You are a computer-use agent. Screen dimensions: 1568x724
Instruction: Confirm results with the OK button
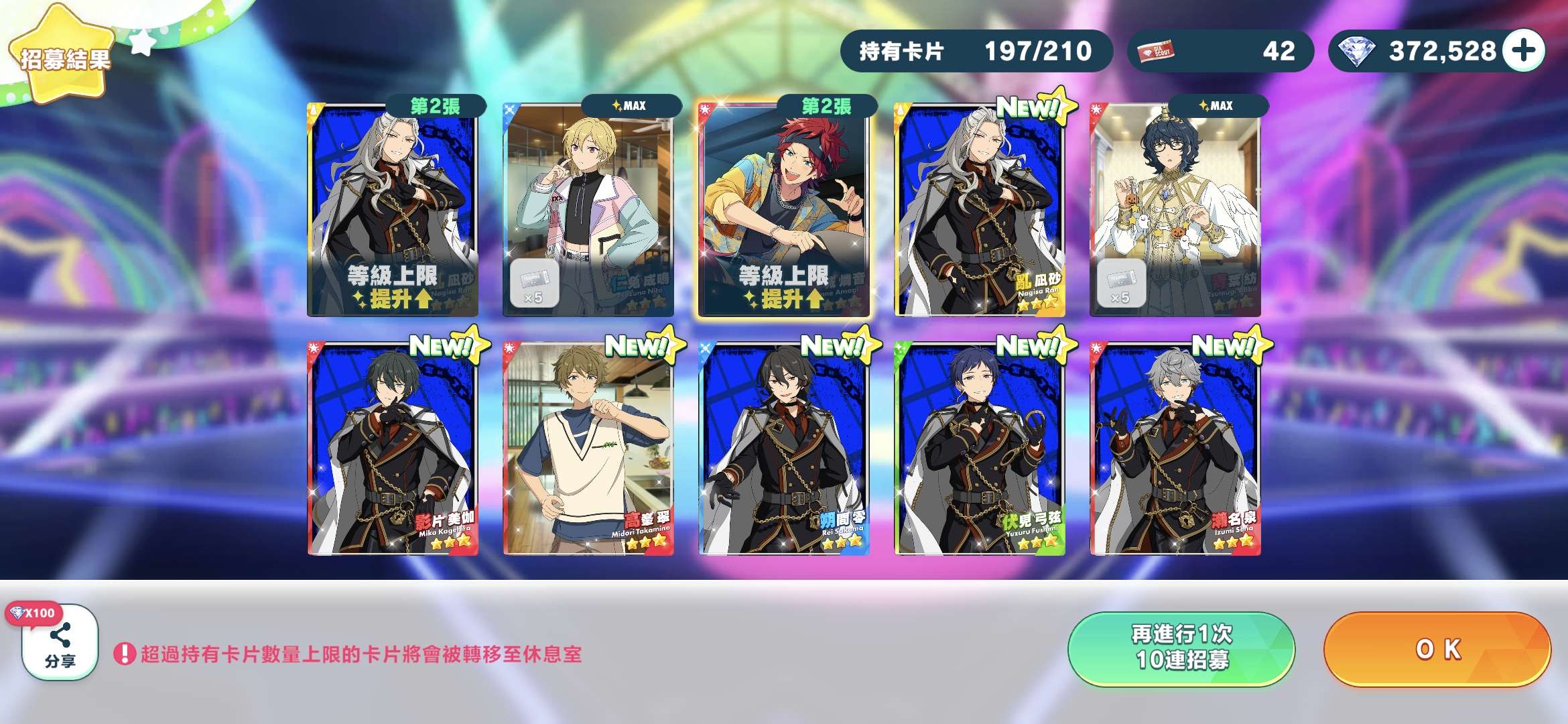pos(1437,649)
